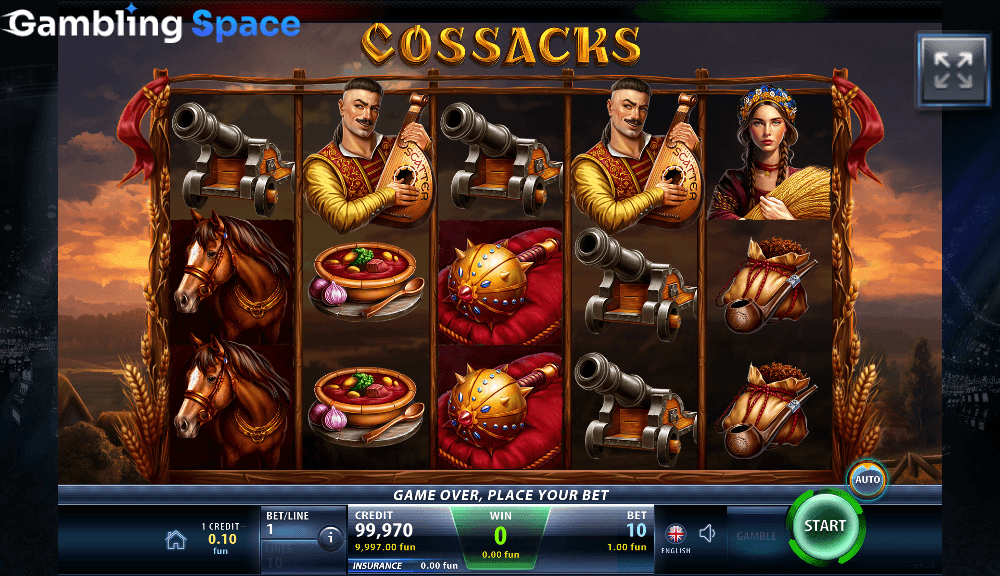Open the paytable info button

coord(330,539)
